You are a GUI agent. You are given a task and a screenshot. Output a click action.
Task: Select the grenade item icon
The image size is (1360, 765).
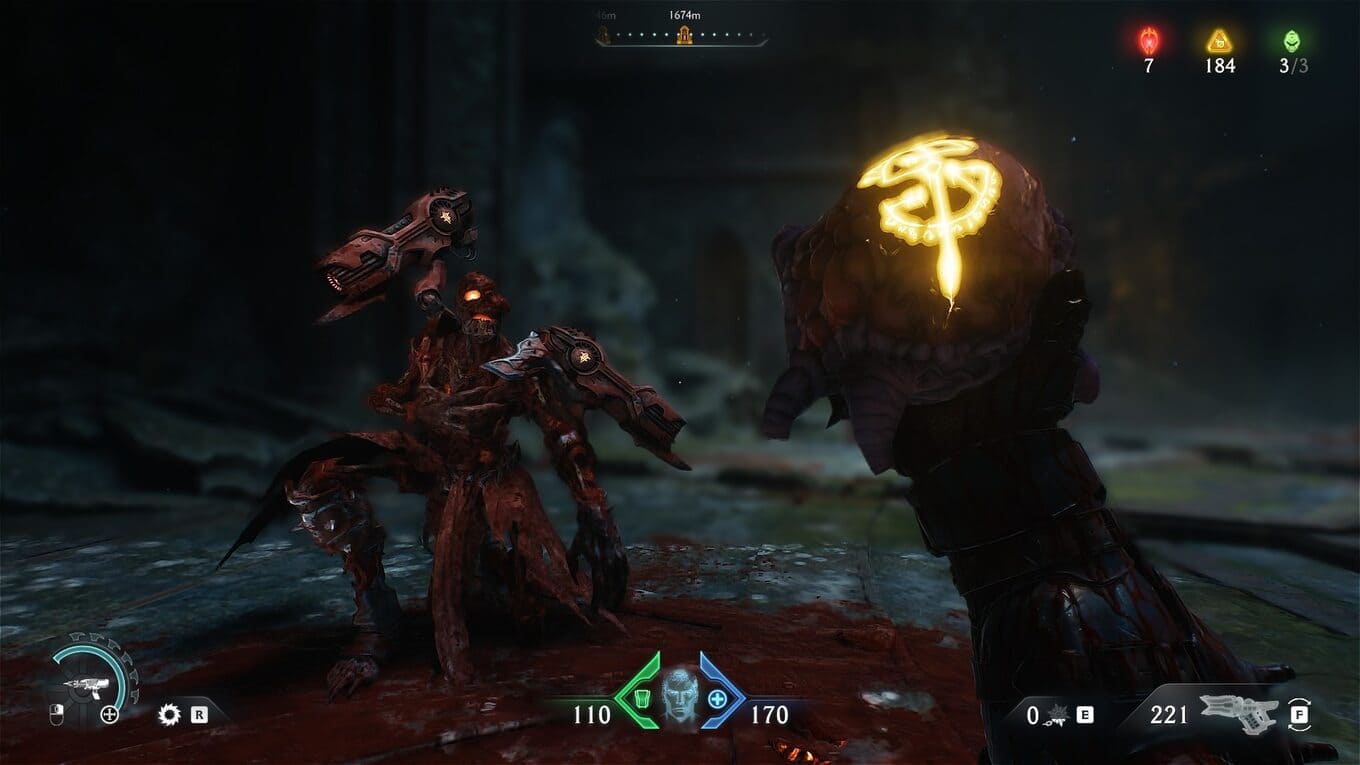(1058, 715)
